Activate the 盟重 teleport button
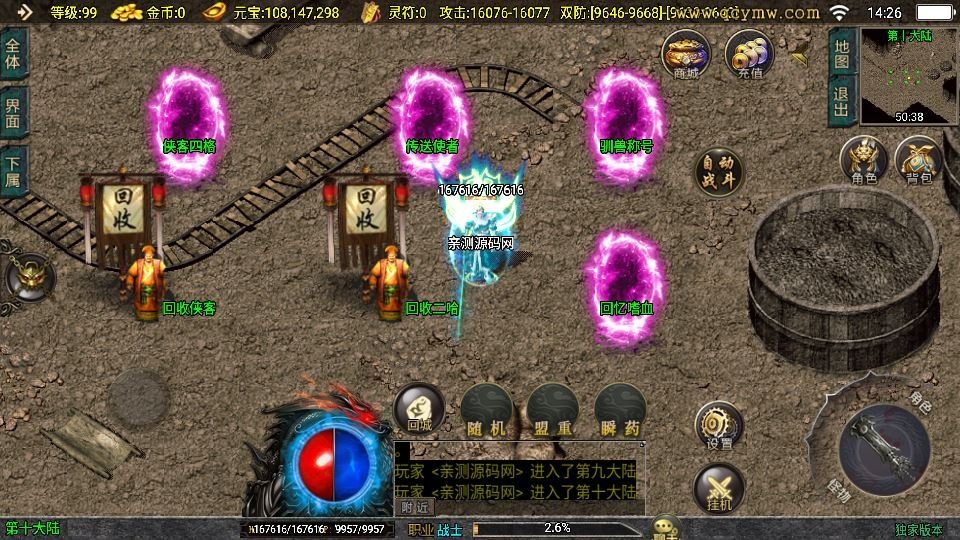 coord(552,410)
